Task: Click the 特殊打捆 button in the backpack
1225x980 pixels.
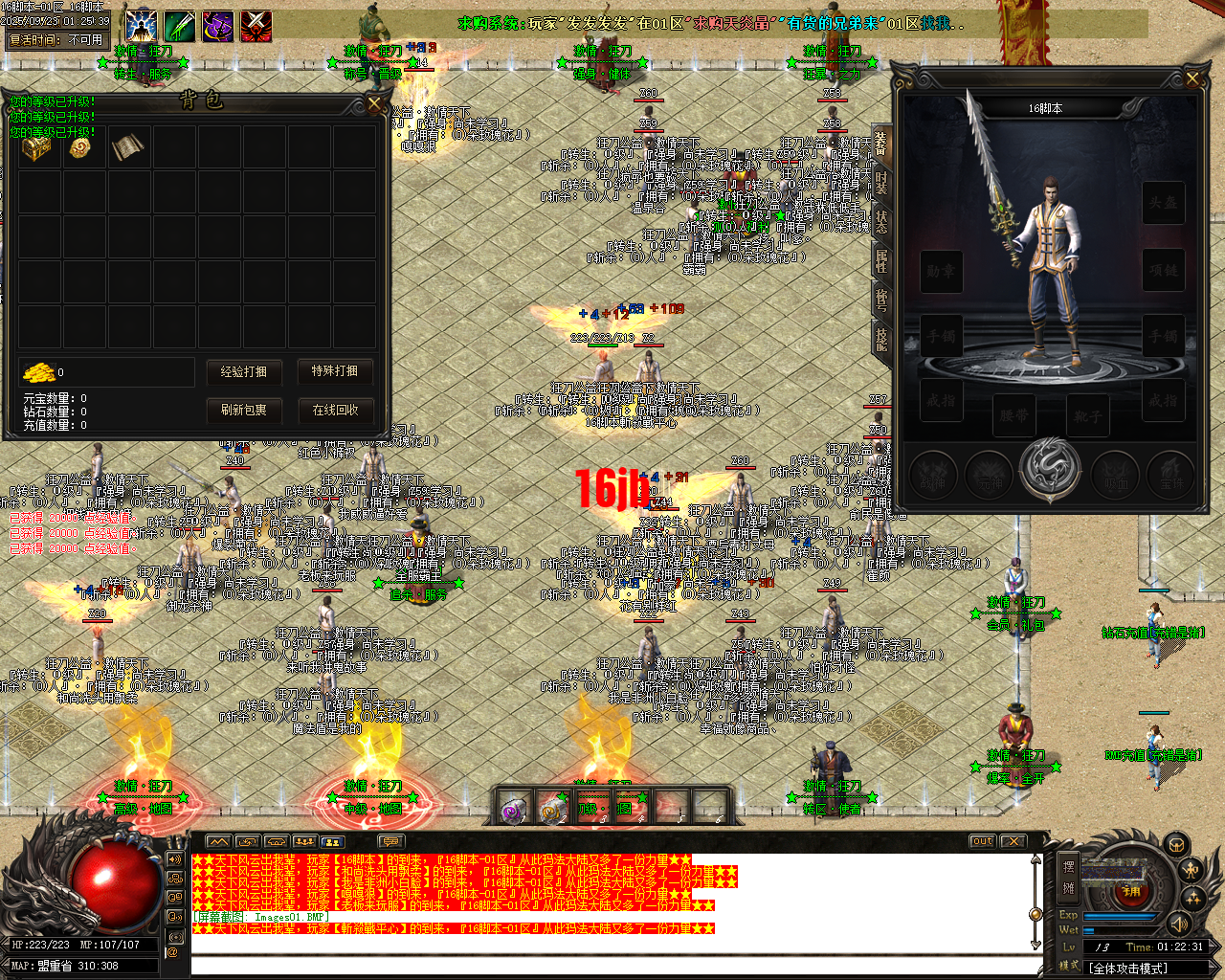Action: tap(334, 372)
